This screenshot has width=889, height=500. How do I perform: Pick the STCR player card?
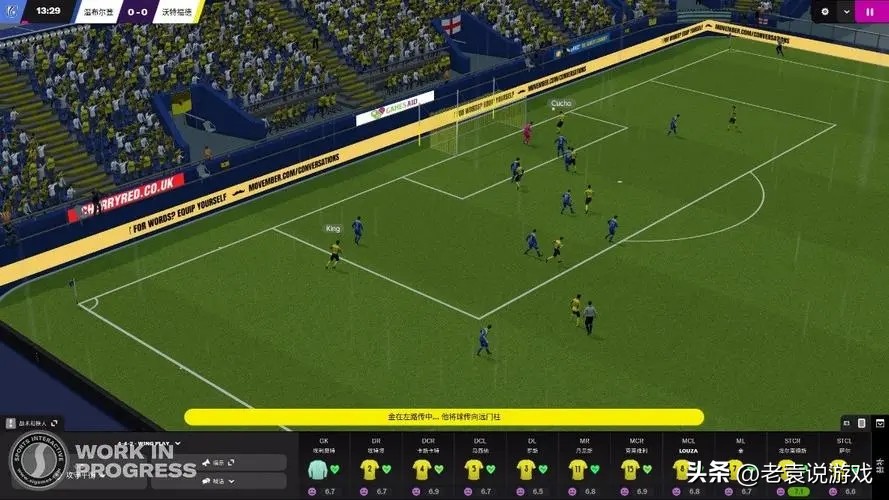[x=793, y=467]
